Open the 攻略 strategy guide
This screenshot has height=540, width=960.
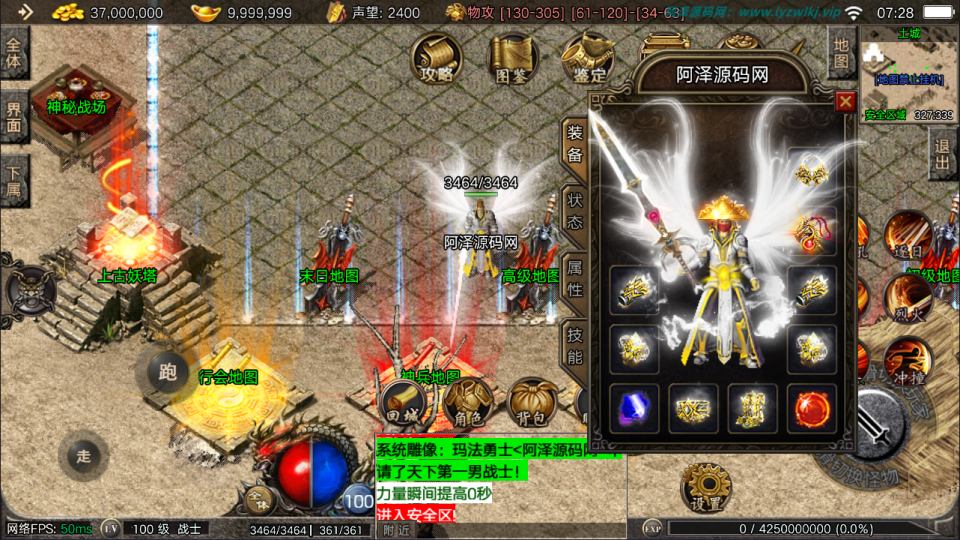tap(437, 58)
